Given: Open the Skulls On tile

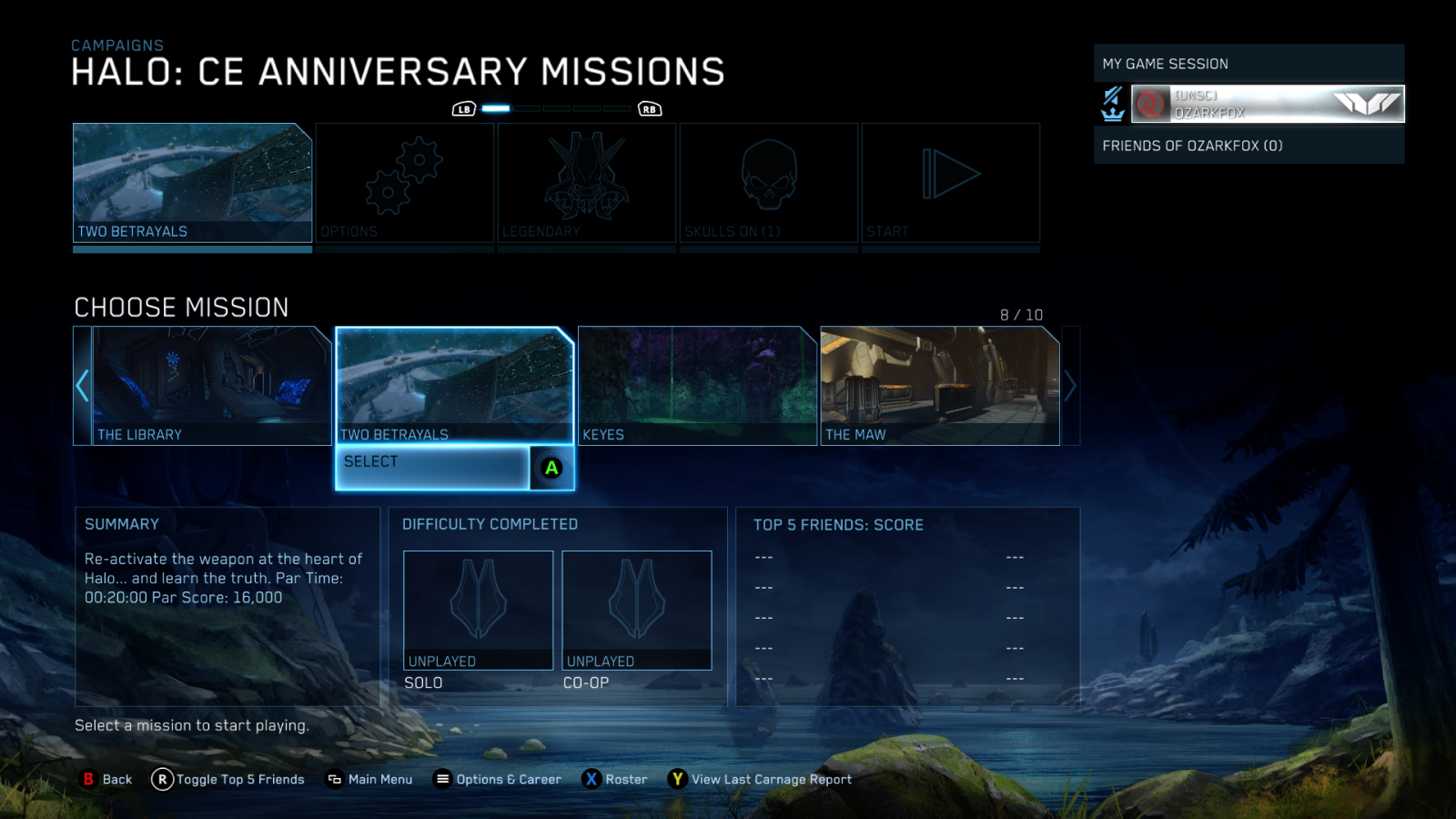Looking at the screenshot, I should (769, 183).
